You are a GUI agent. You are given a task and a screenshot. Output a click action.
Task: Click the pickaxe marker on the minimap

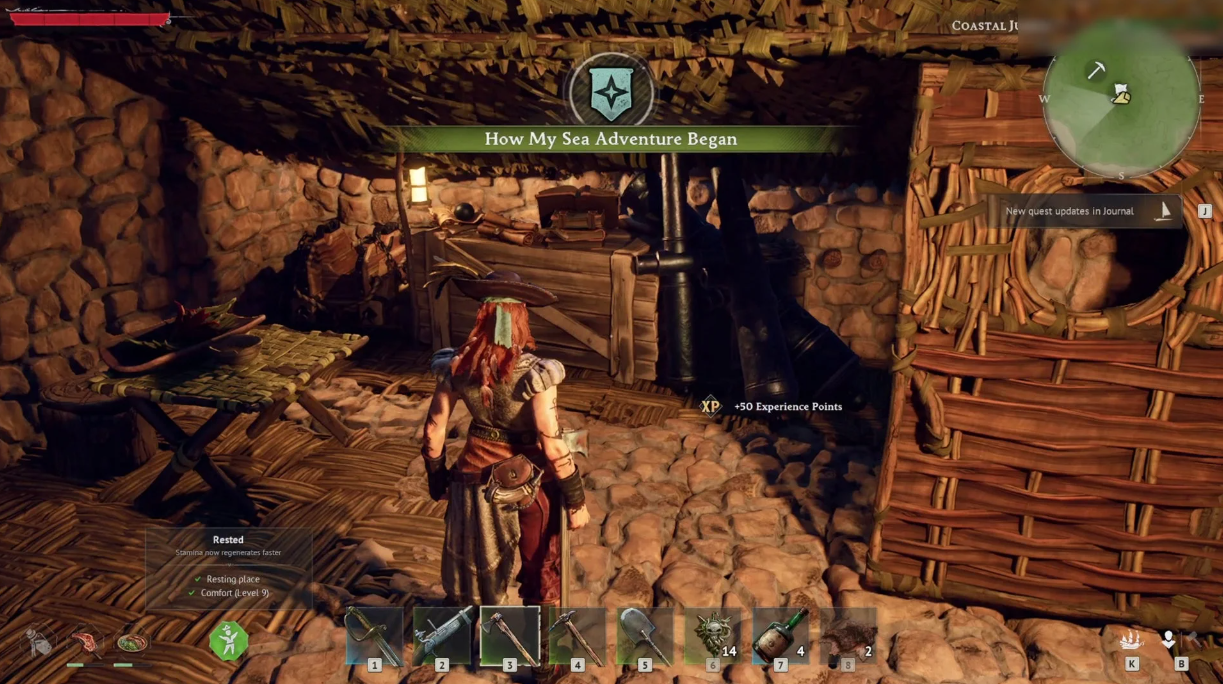[x=1096, y=69]
